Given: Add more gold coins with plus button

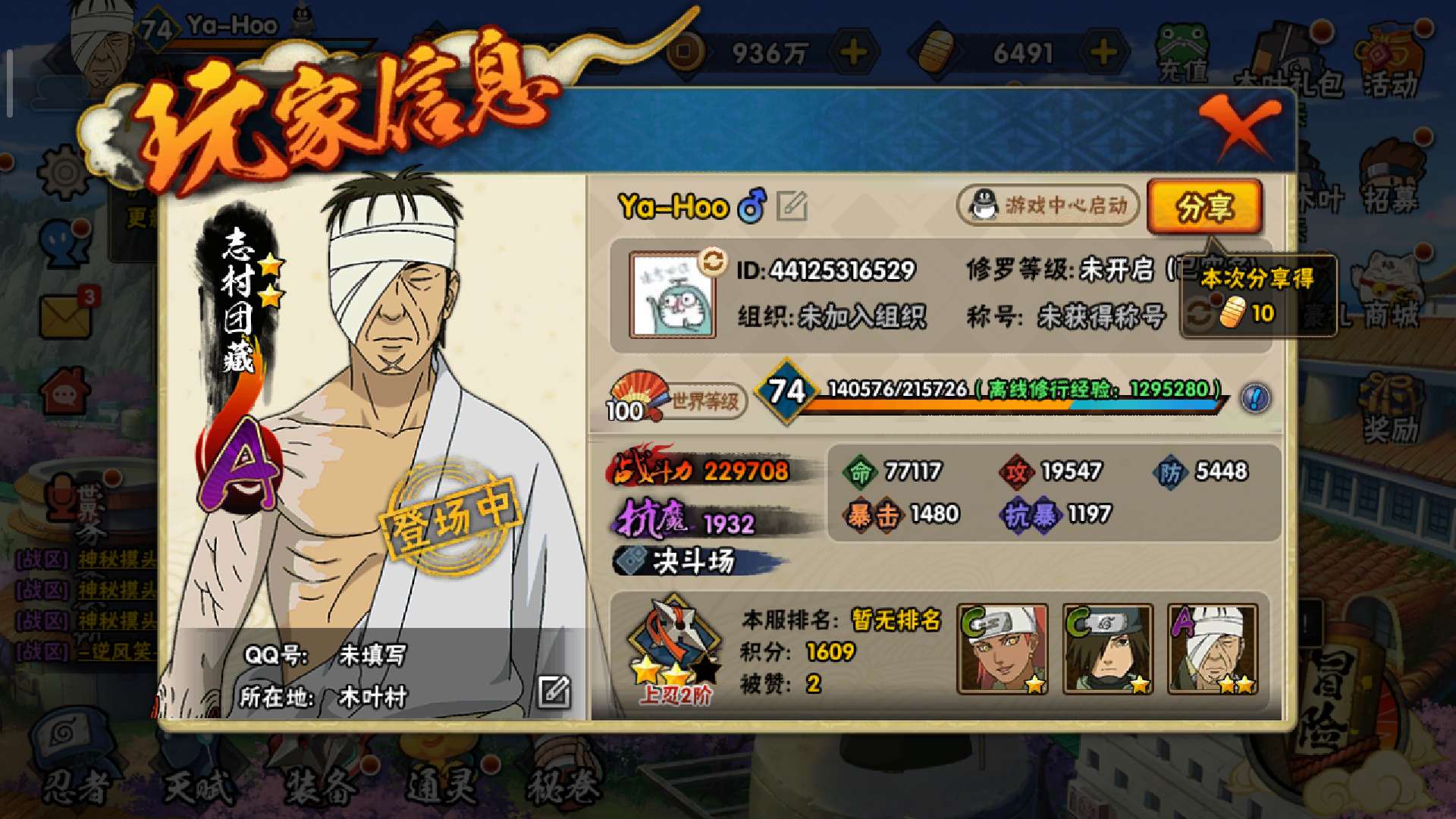Looking at the screenshot, I should [854, 52].
